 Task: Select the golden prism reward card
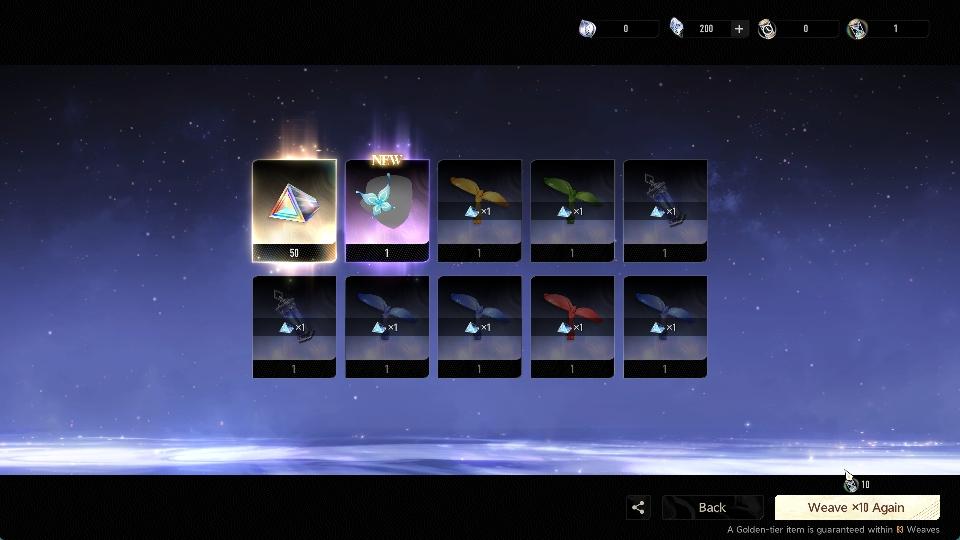294,210
